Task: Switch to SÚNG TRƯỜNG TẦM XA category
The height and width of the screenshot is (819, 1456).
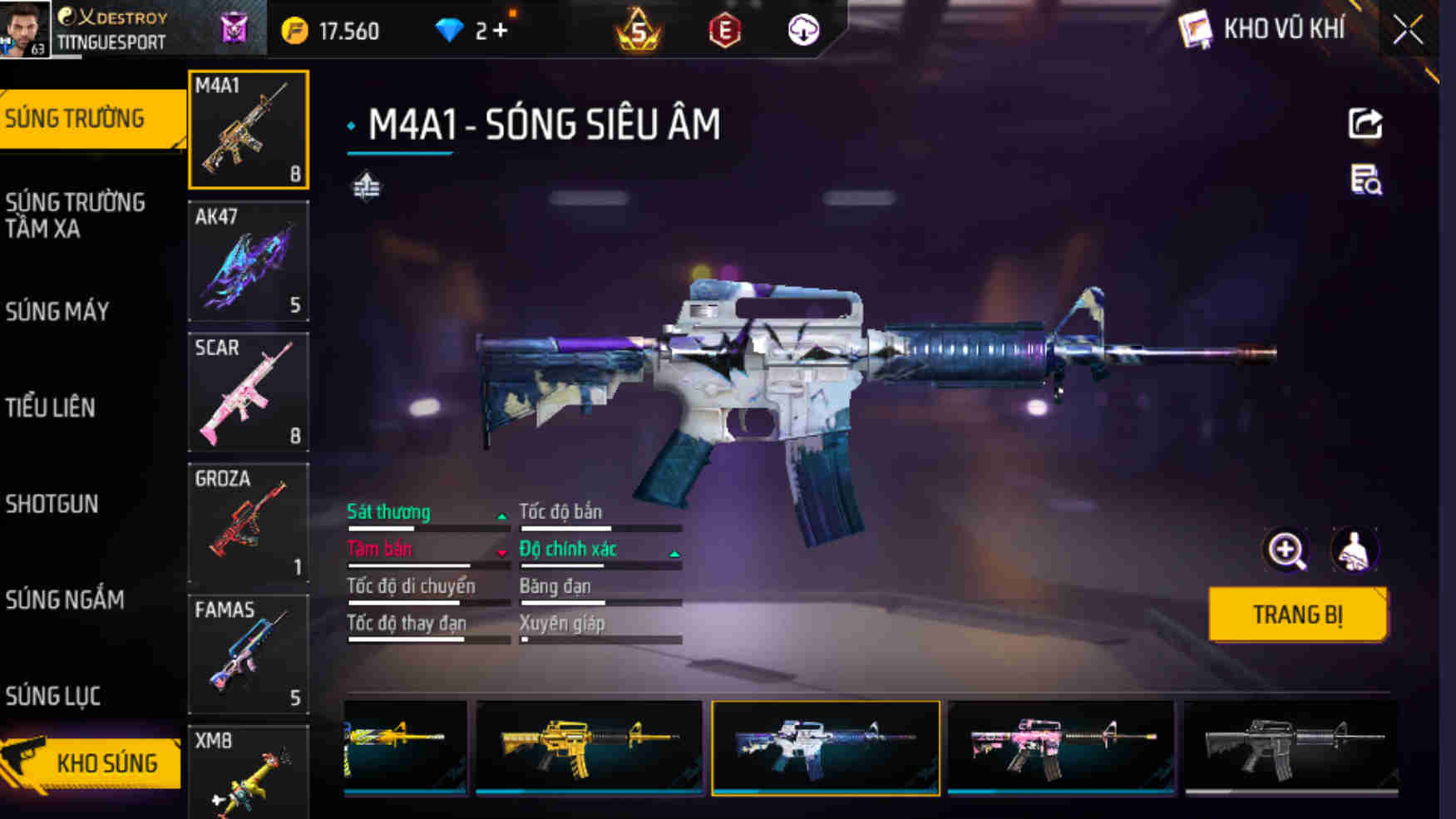Action: pos(75,215)
